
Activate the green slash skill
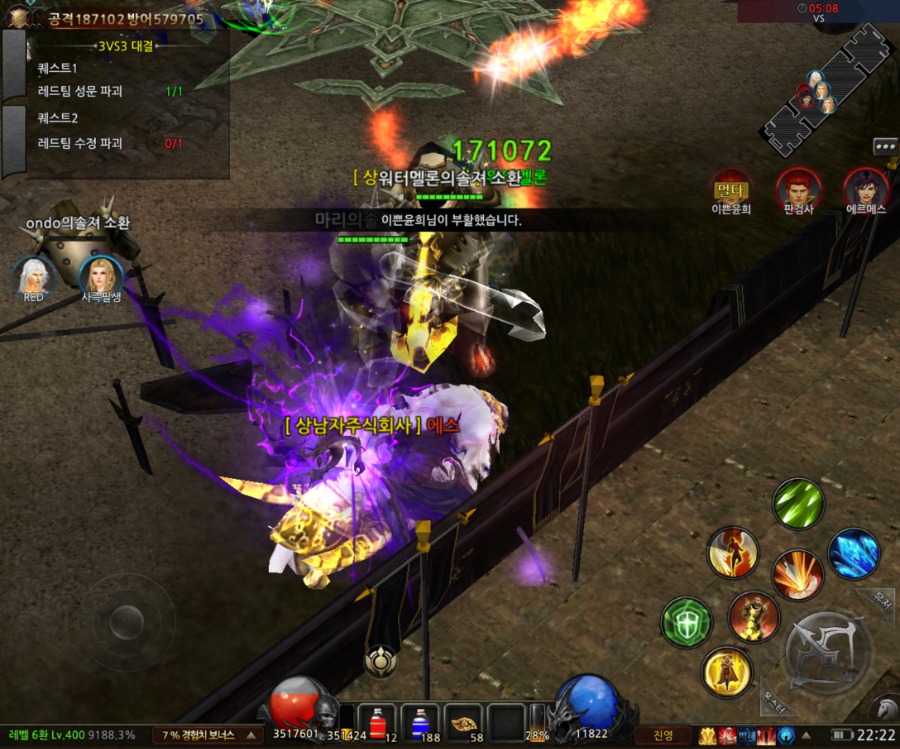click(798, 503)
